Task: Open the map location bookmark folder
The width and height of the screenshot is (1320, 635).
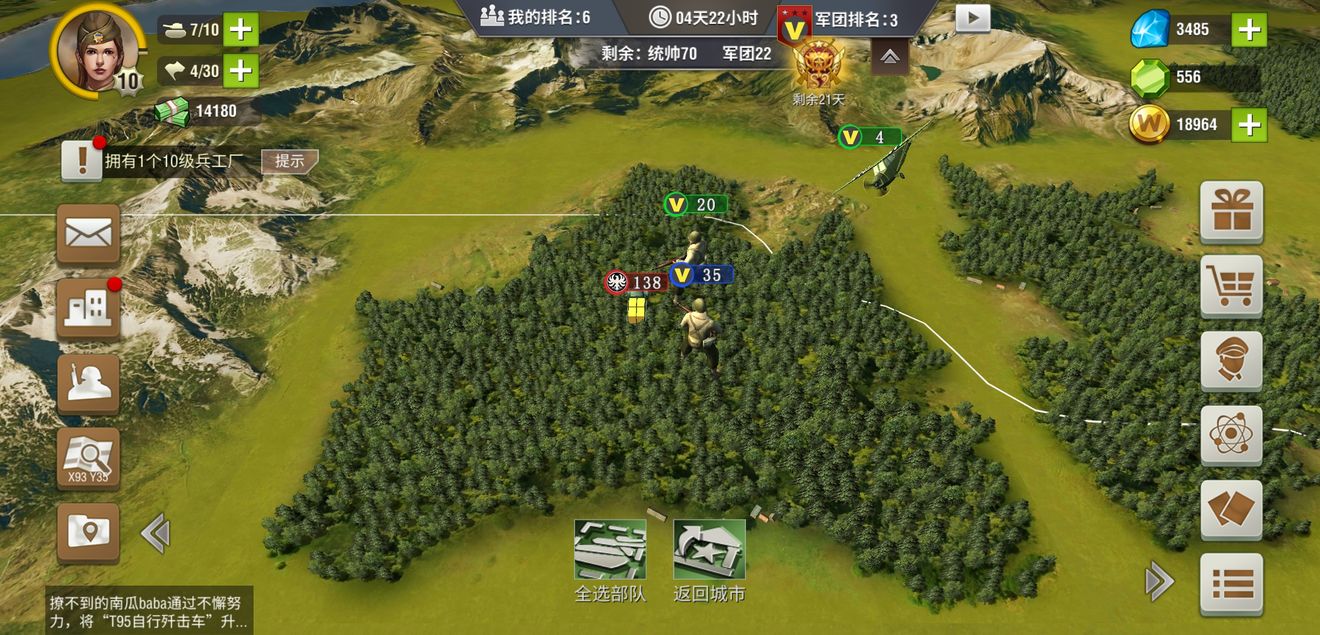Action: [88, 532]
